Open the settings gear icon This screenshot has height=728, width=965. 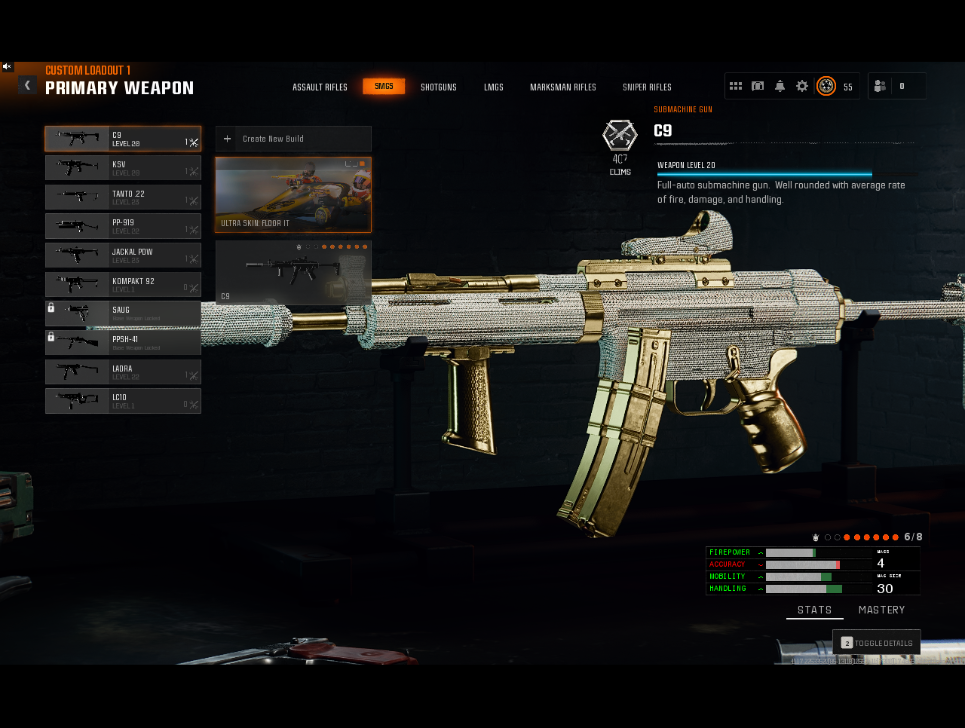[802, 86]
